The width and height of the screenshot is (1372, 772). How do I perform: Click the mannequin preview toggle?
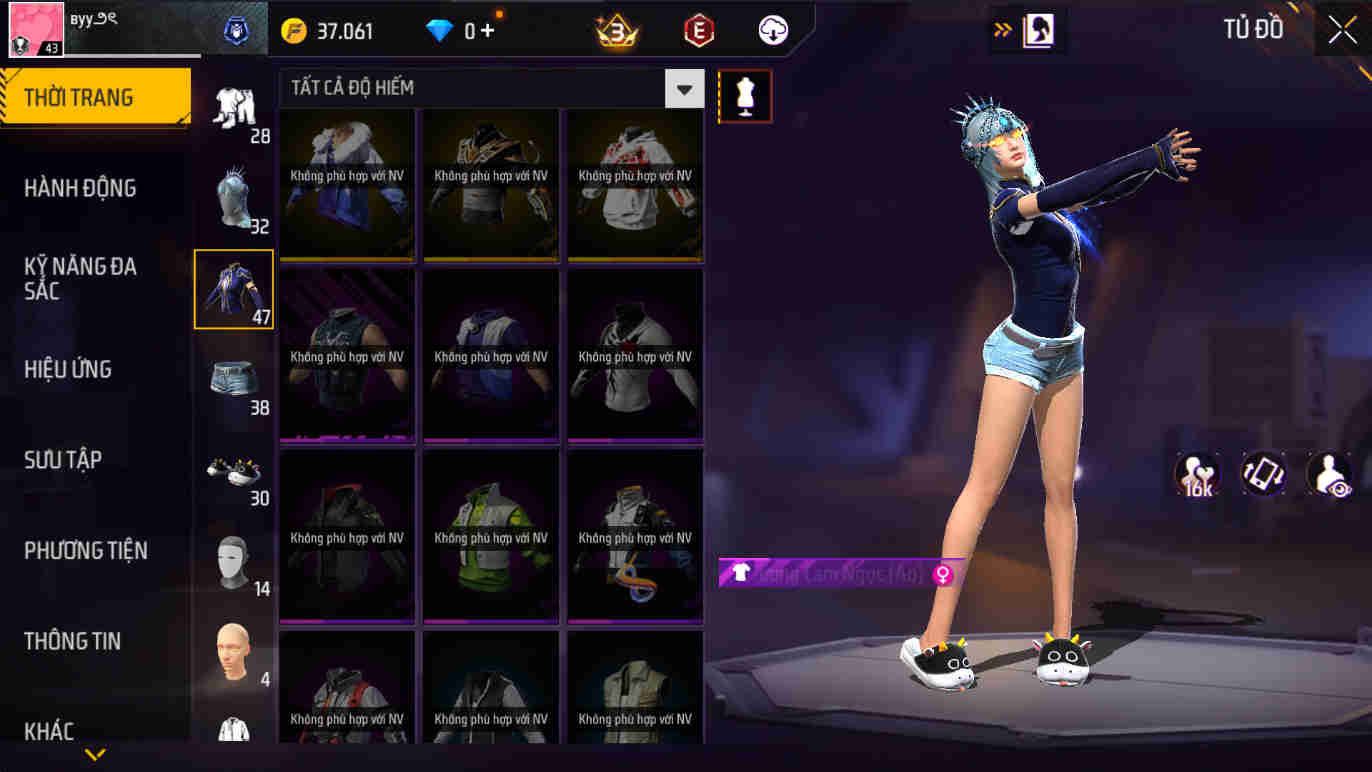[x=745, y=96]
